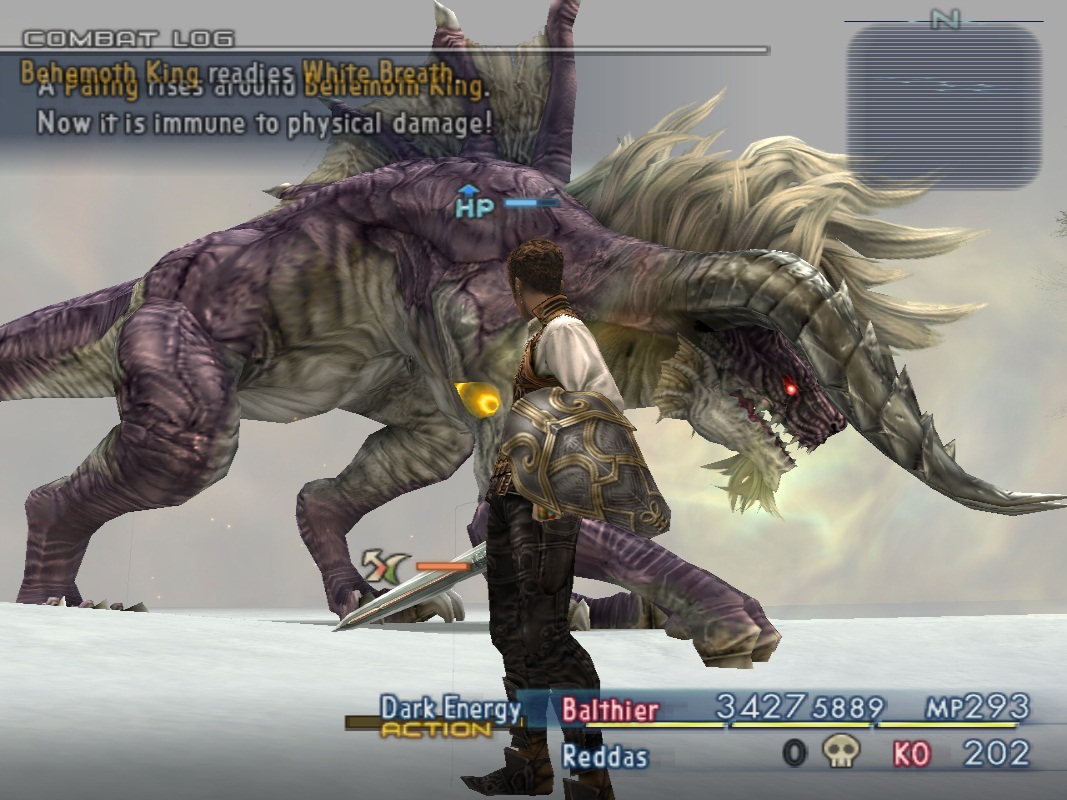
Task: Open the minimap panel
Action: pyautogui.click(x=943, y=107)
